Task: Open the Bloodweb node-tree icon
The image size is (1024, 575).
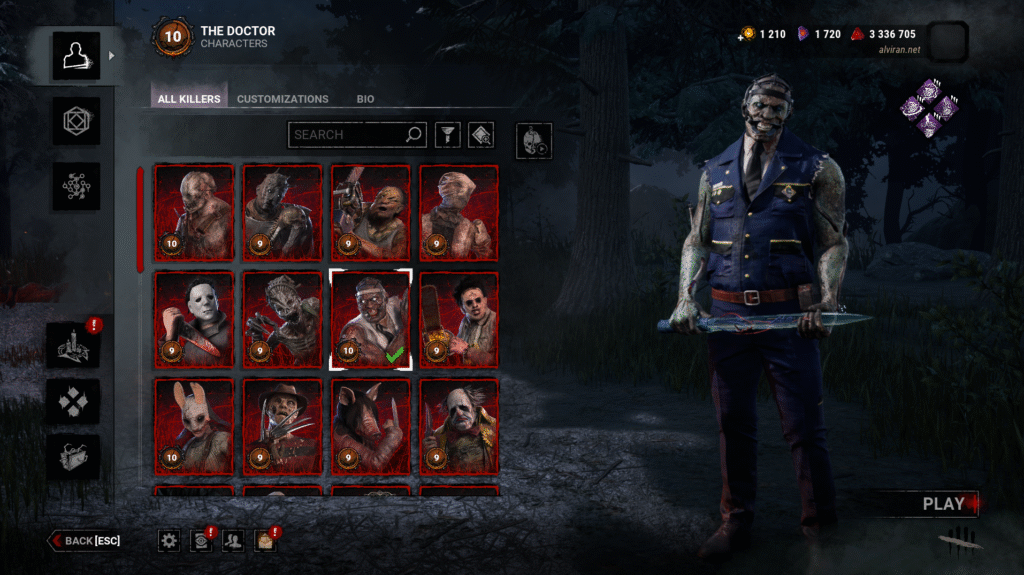Action: [77, 187]
